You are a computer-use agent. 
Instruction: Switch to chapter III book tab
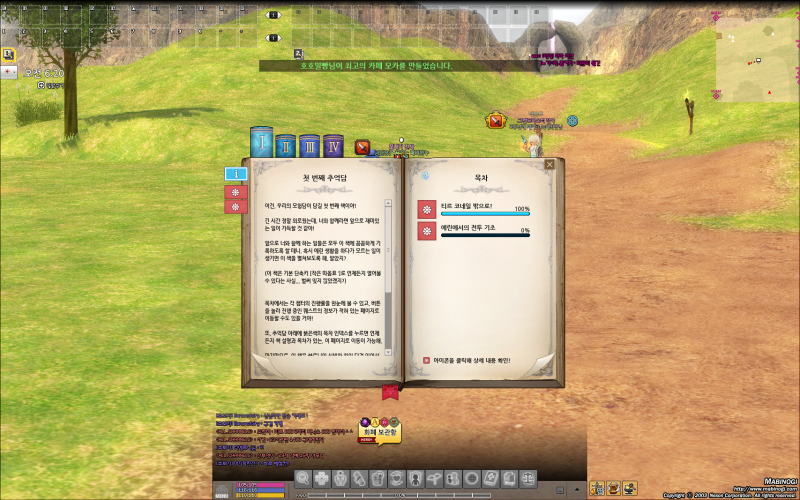coord(309,146)
